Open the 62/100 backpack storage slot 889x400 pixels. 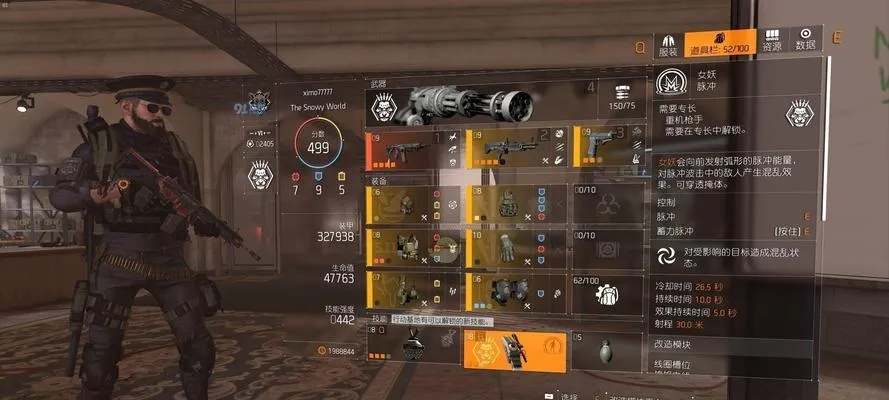(x=607, y=290)
